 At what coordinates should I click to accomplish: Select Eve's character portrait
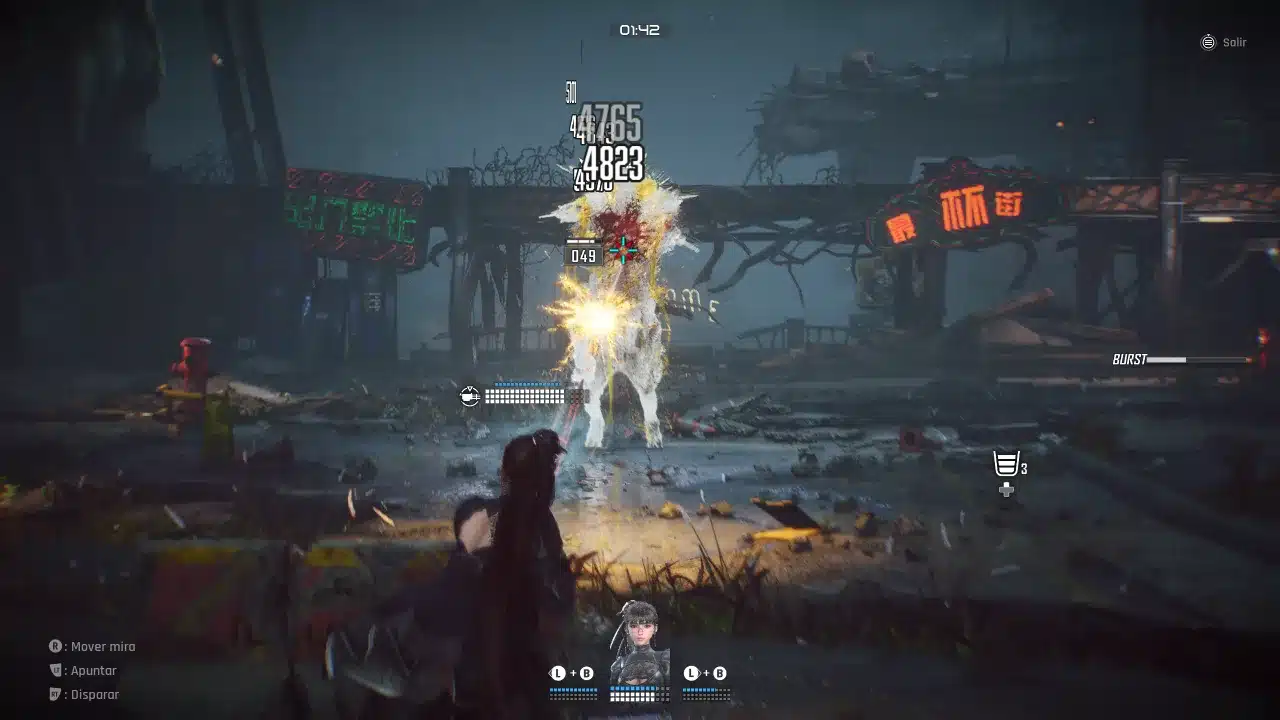click(639, 640)
